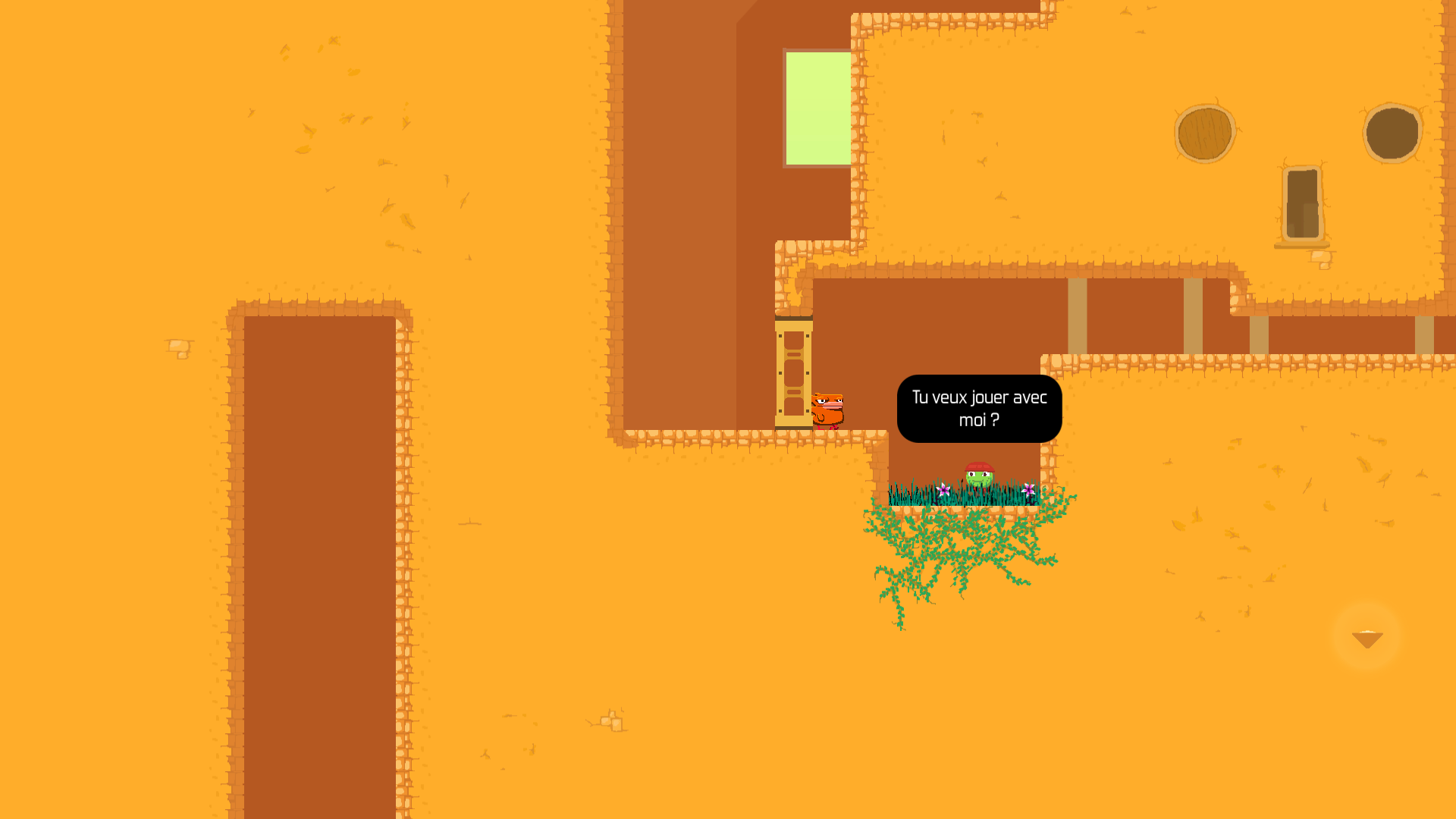Tap the round down-arrow button

point(1367,637)
